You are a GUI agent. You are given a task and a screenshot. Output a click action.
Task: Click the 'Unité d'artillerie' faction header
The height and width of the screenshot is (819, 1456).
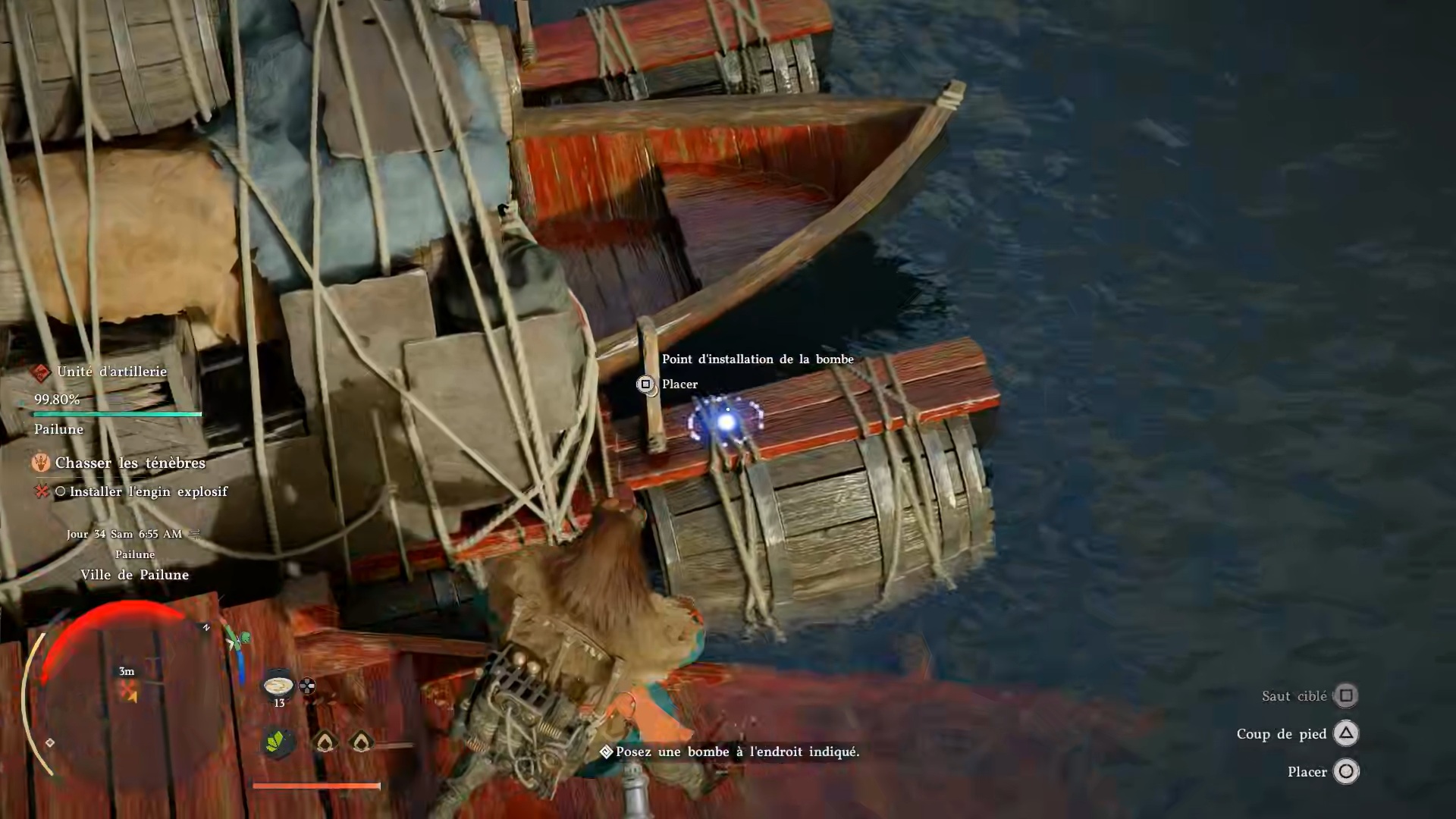111,372
